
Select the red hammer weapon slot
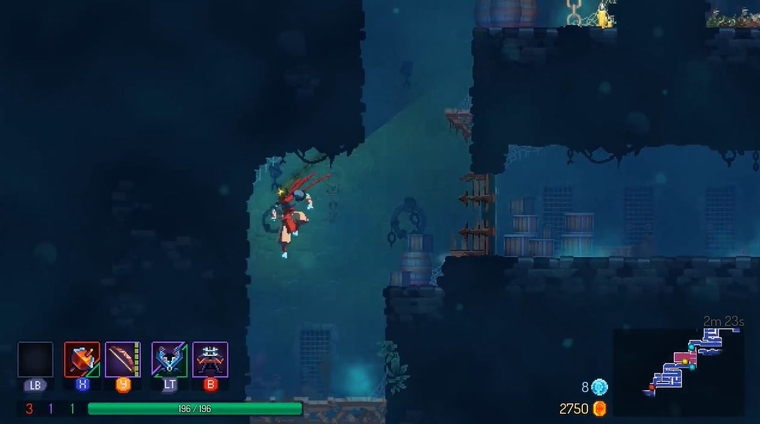coord(82,359)
